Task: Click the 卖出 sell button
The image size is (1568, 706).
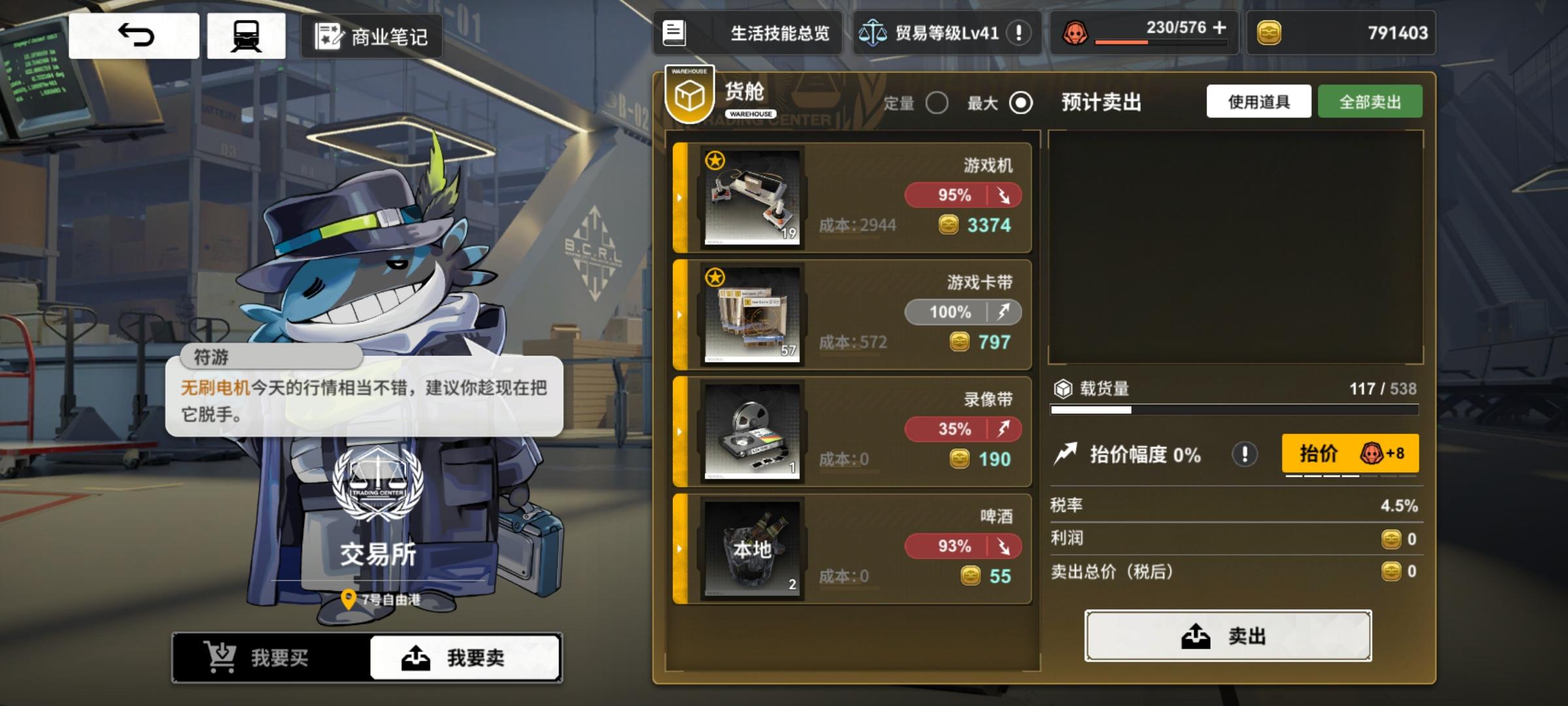Action: click(1228, 635)
